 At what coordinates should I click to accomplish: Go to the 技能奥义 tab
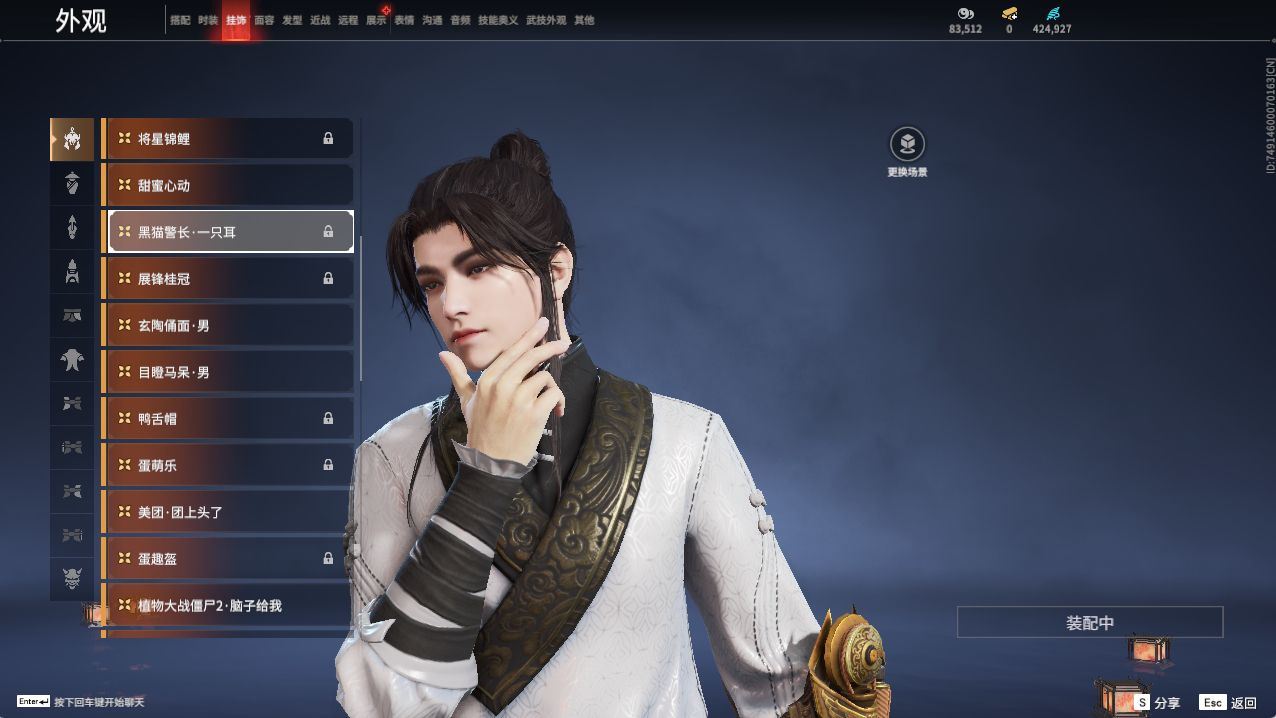click(498, 20)
